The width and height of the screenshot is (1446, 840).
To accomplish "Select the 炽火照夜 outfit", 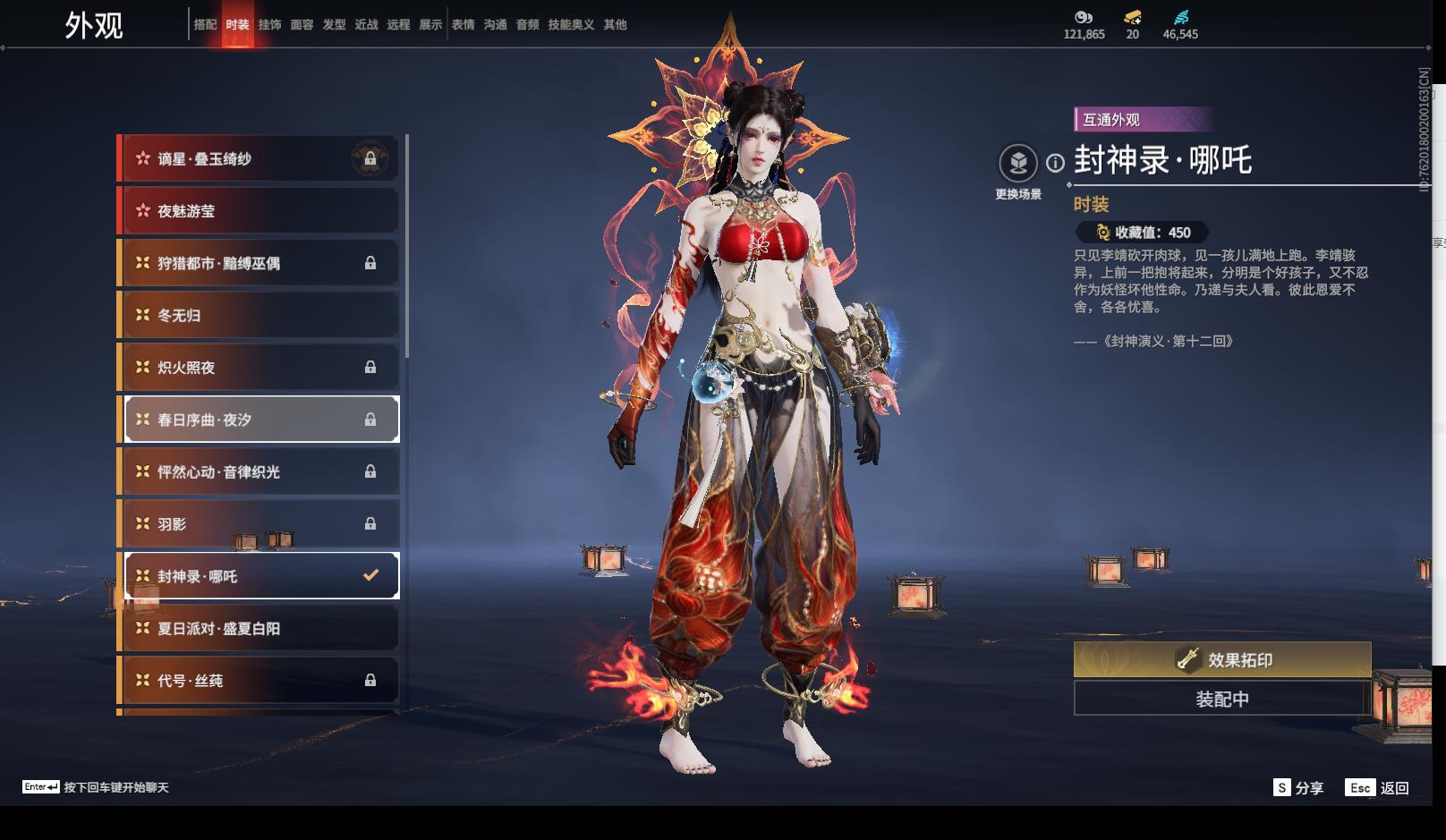I will [259, 367].
